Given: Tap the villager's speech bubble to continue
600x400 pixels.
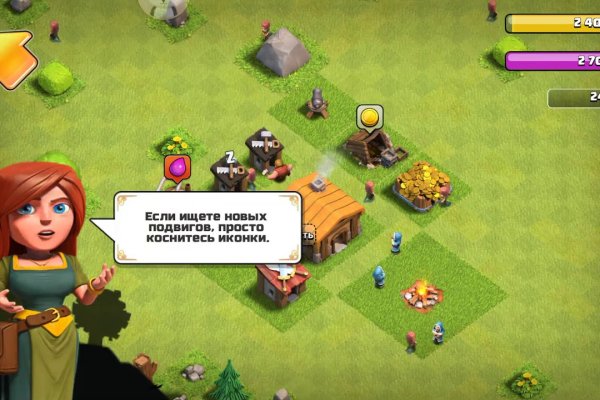Looking at the screenshot, I should (207, 227).
